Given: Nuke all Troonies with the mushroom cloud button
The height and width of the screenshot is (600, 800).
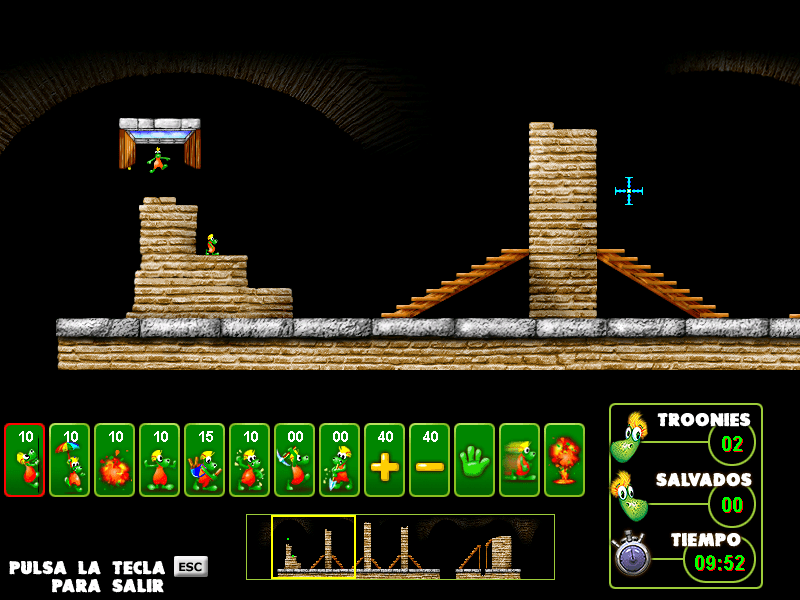Looking at the screenshot, I should [565, 460].
